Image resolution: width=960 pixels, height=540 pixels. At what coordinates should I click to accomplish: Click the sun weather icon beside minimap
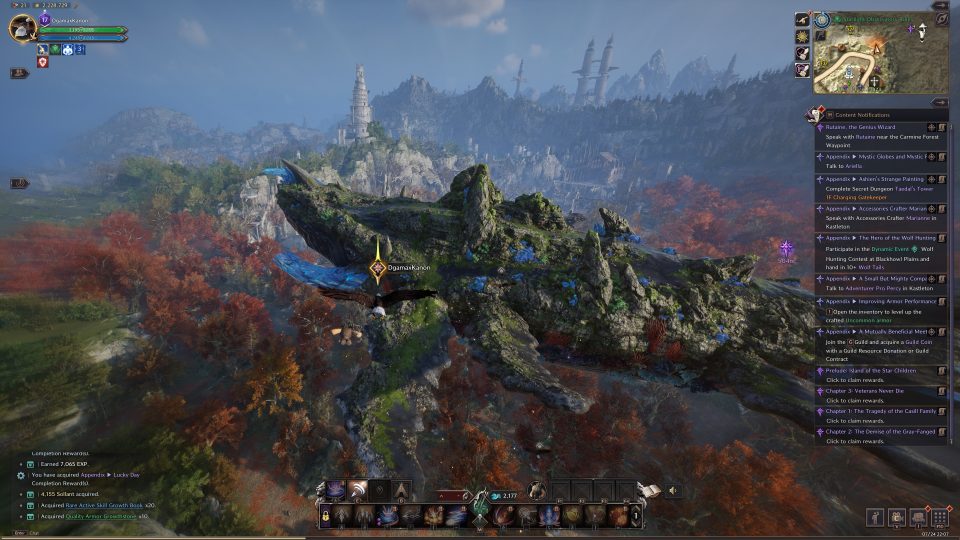pos(802,36)
